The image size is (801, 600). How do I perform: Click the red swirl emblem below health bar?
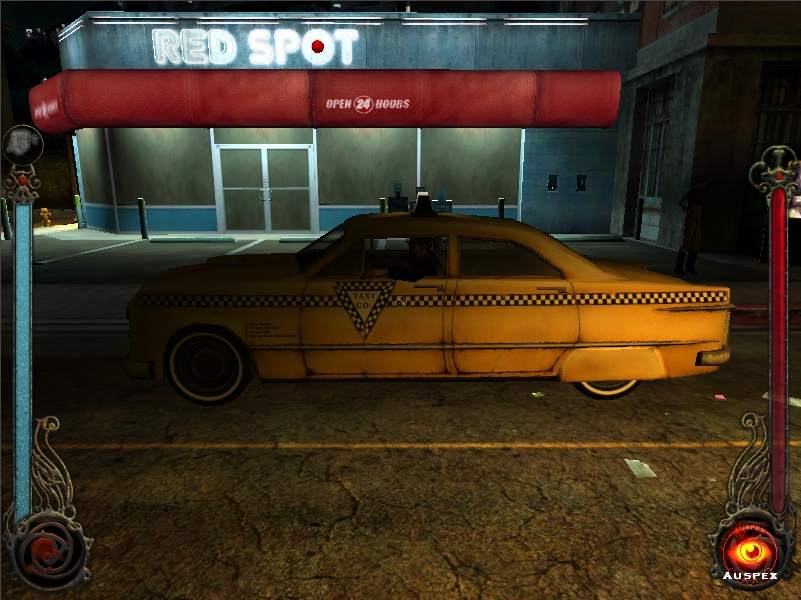tap(43, 548)
